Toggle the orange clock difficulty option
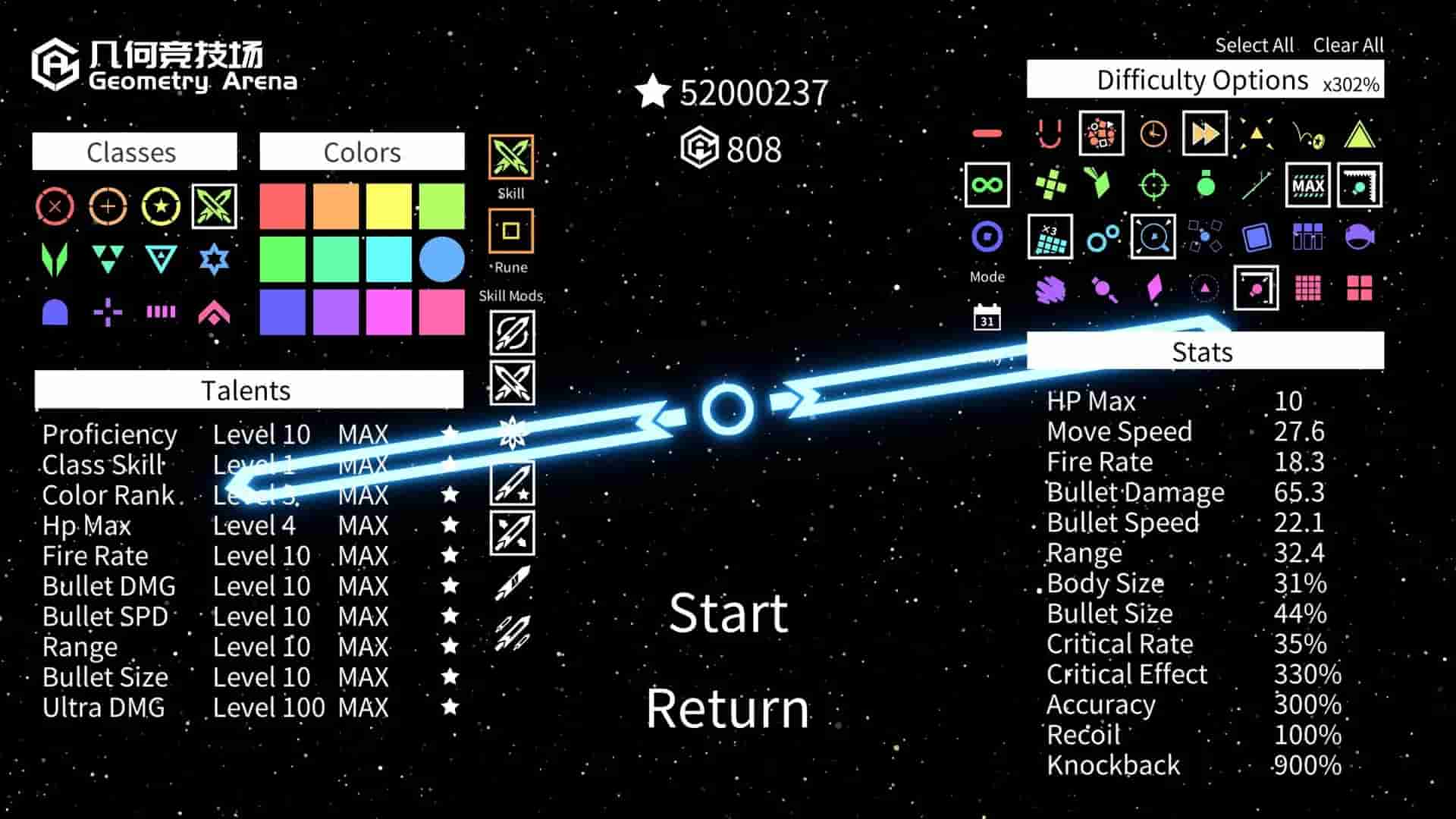1456x819 pixels. (1153, 134)
